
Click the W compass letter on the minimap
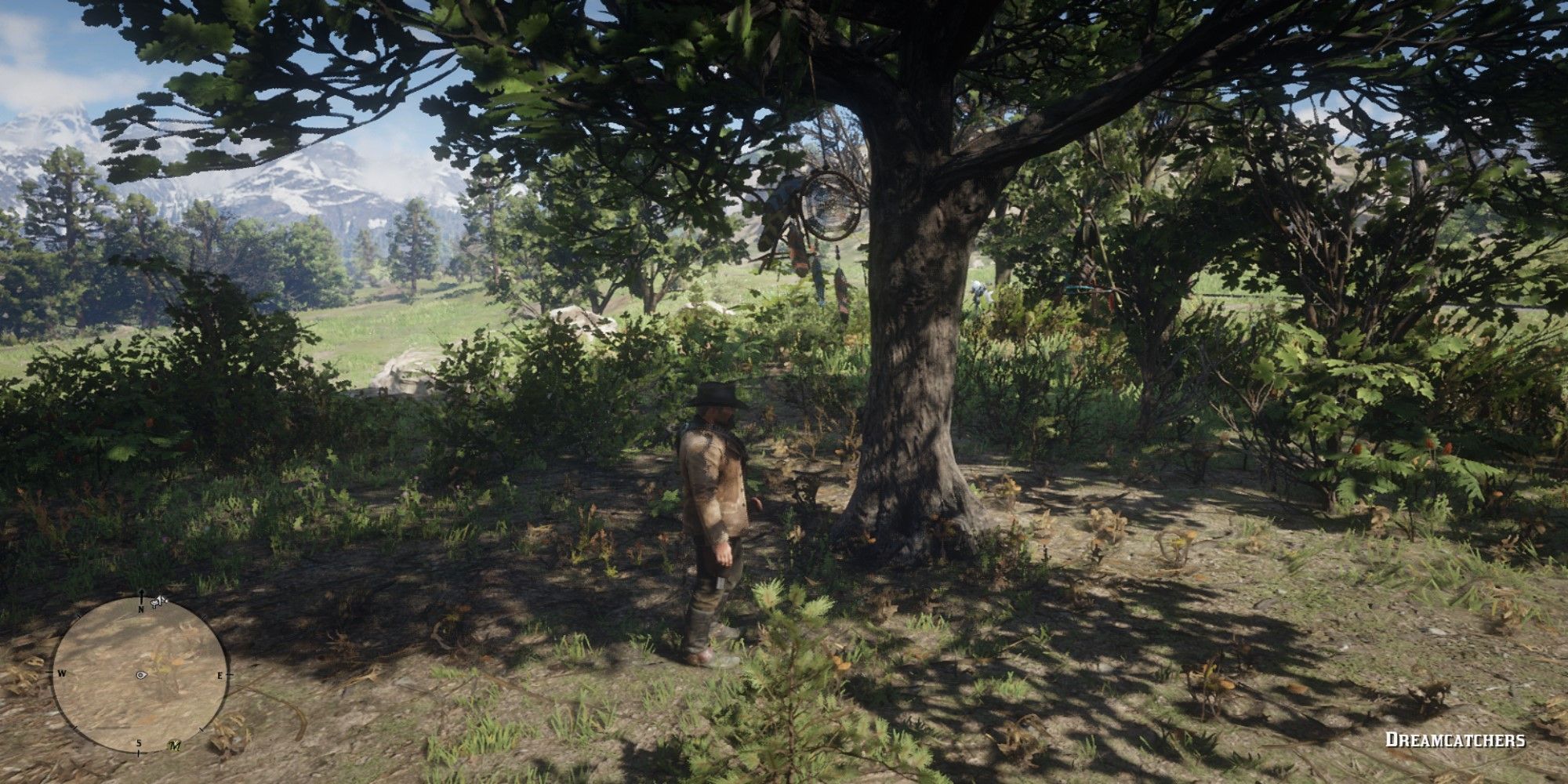62,673
